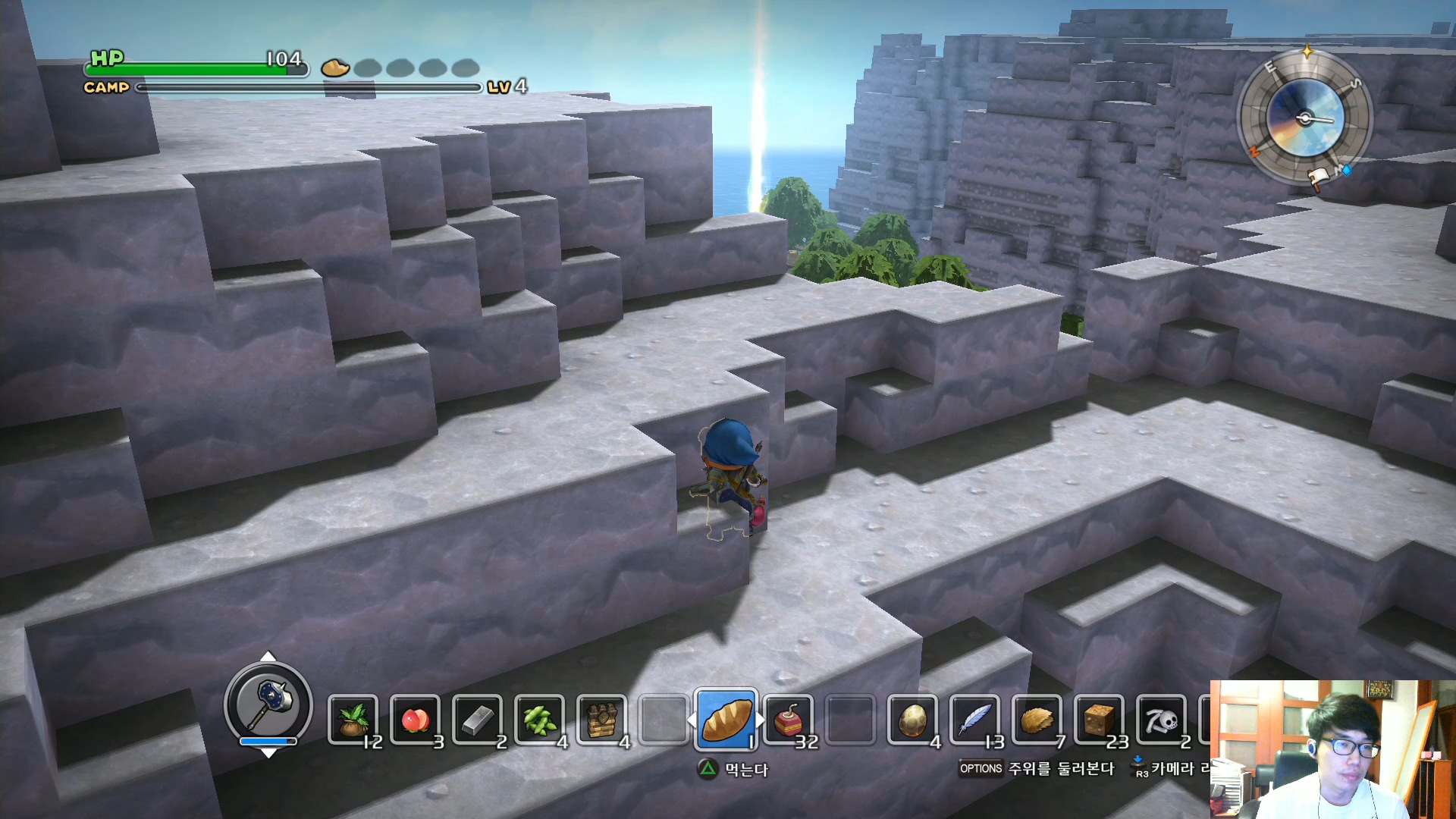Screen dimensions: 1456x819
Task: Select the metal ingot slot
Action: (477, 720)
